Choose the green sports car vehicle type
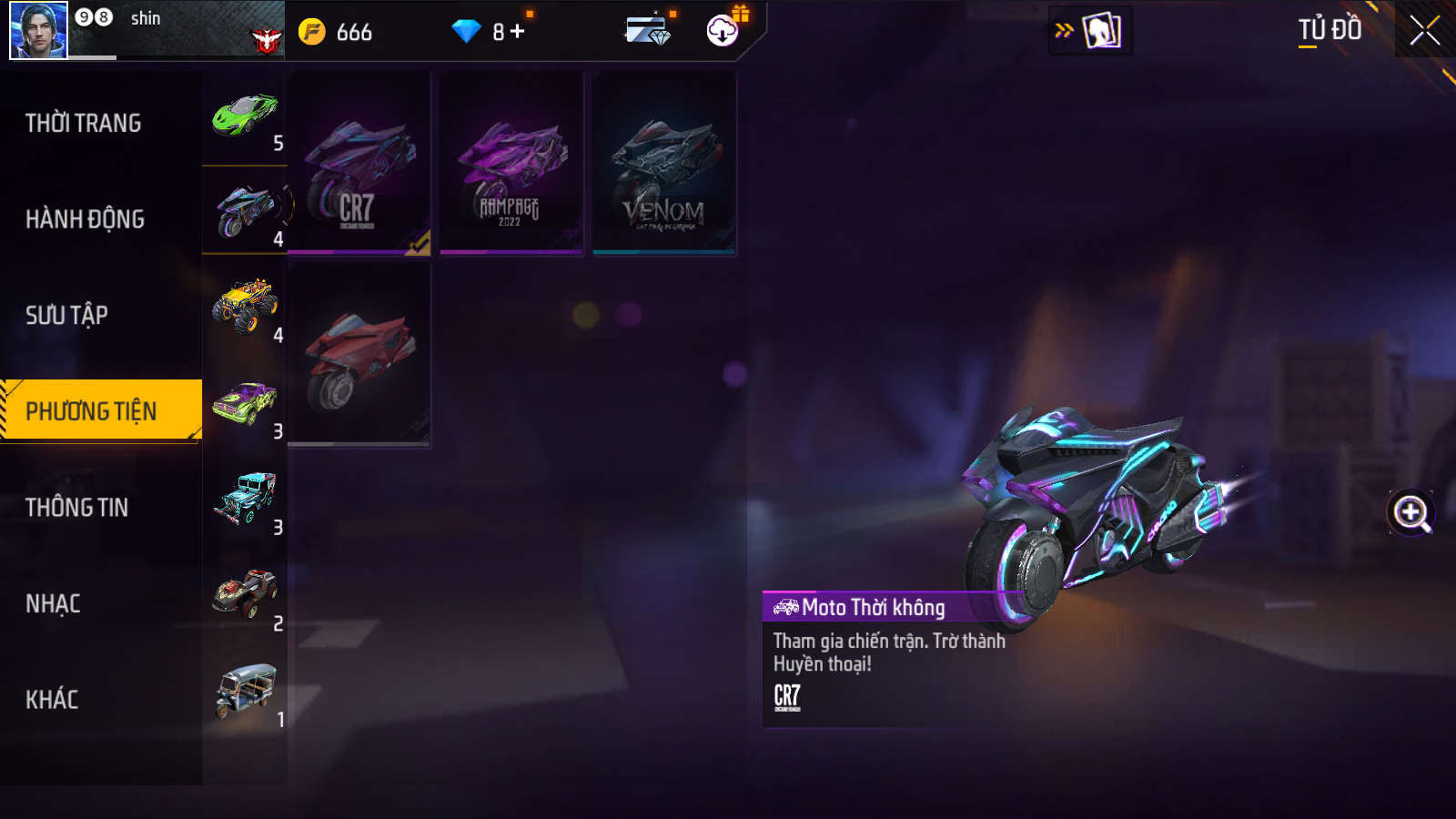Viewport: 1456px width, 819px height. [x=245, y=117]
